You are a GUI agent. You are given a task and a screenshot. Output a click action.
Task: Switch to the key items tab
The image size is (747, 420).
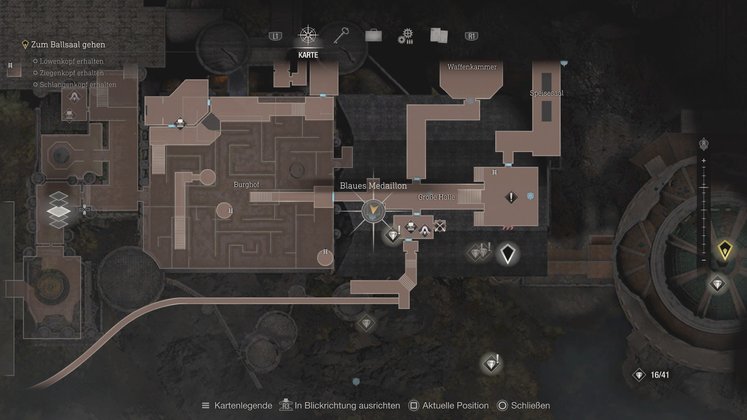click(341, 36)
